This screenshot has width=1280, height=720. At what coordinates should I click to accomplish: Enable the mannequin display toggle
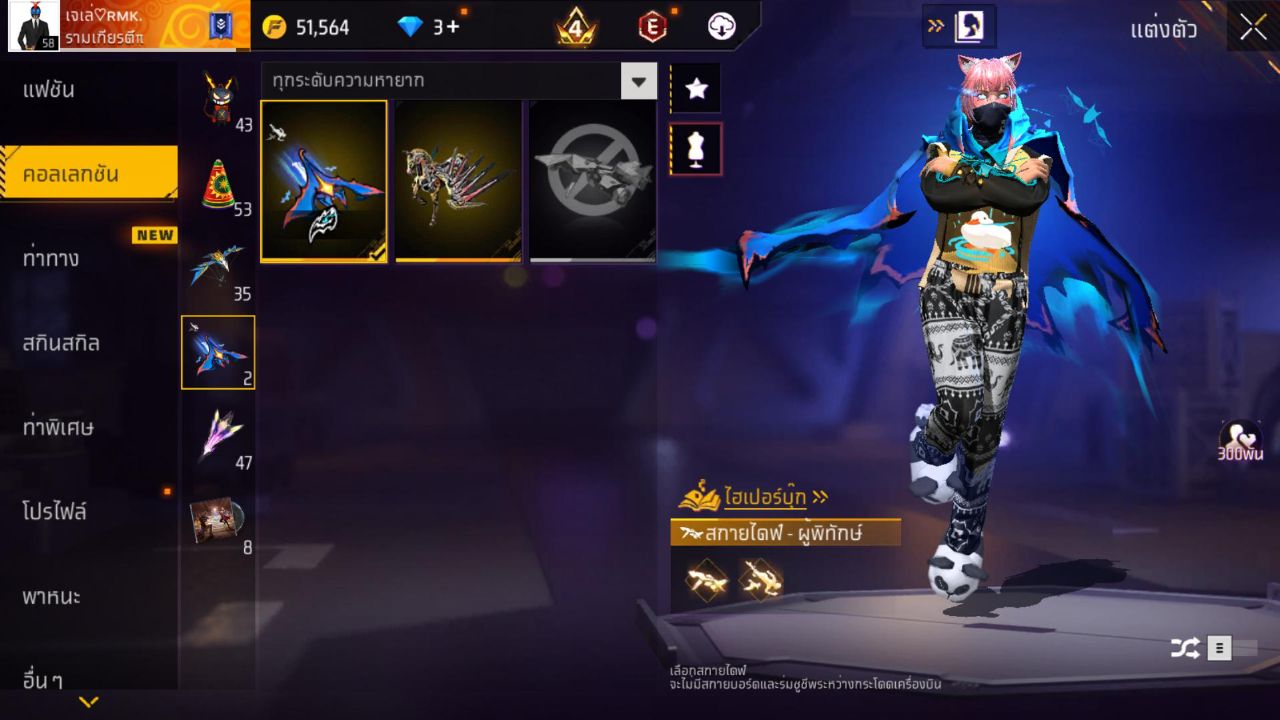696,147
